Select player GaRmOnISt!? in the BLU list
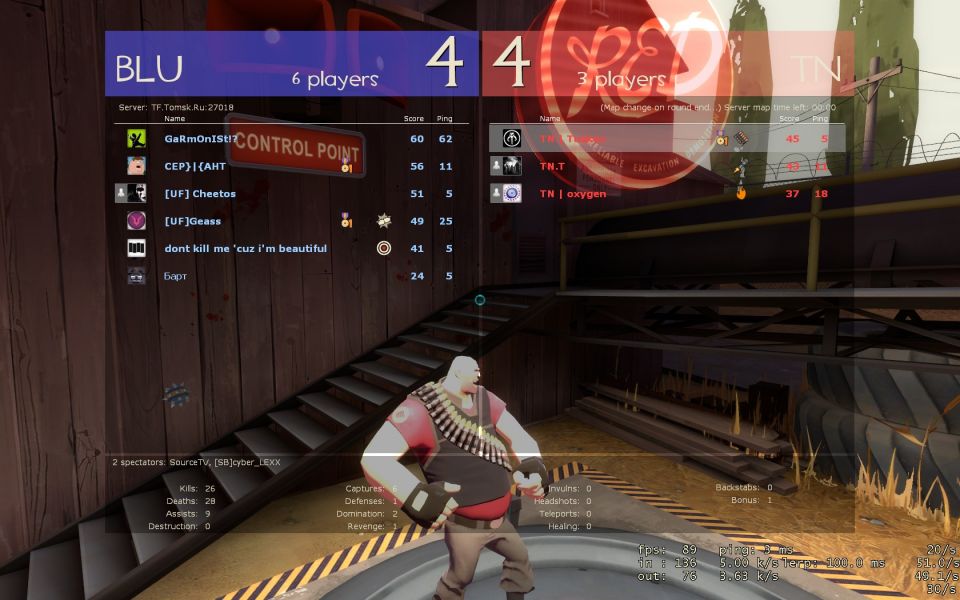960x600 pixels. click(202, 139)
